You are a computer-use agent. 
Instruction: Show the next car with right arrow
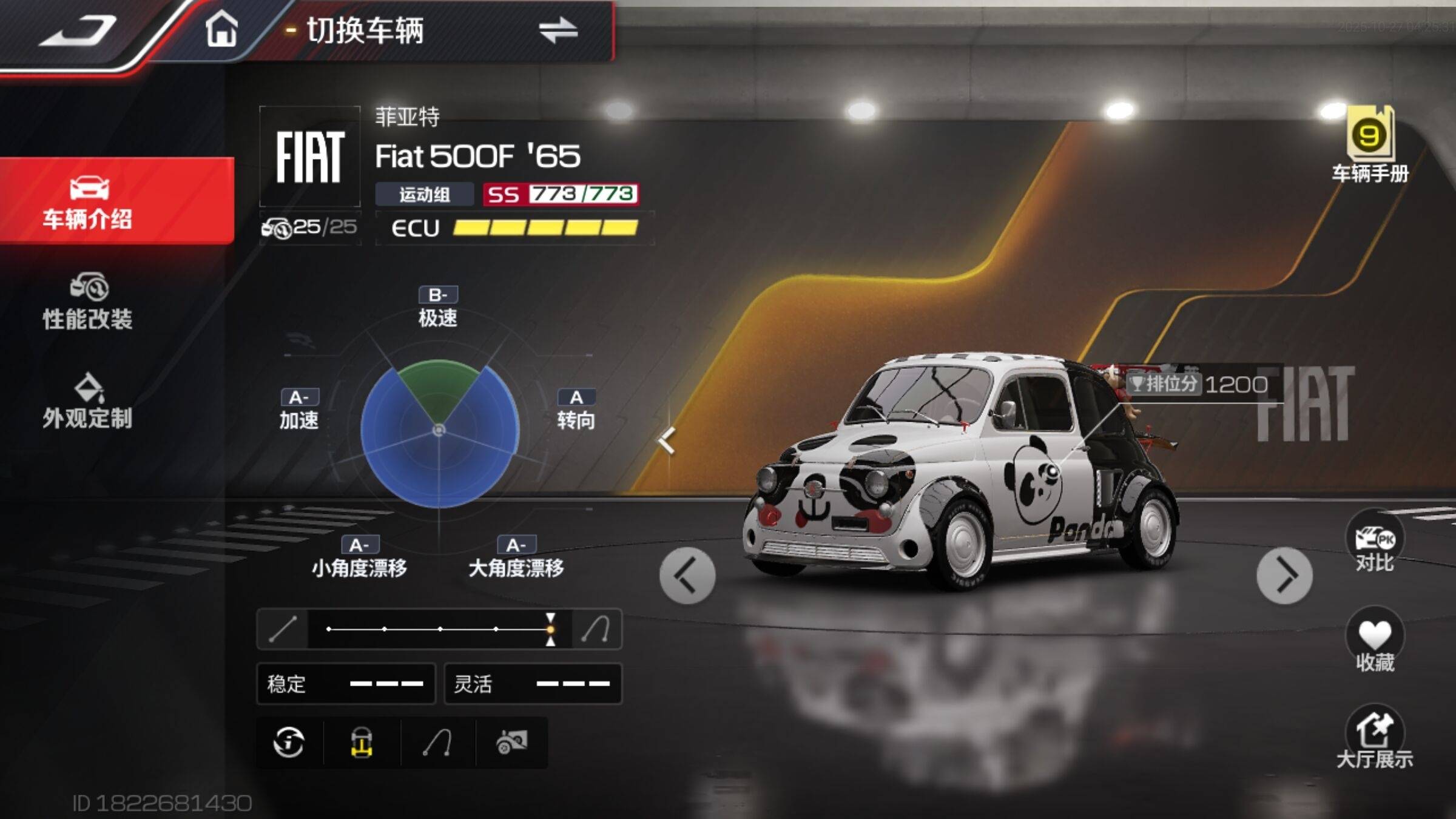[x=1284, y=575]
